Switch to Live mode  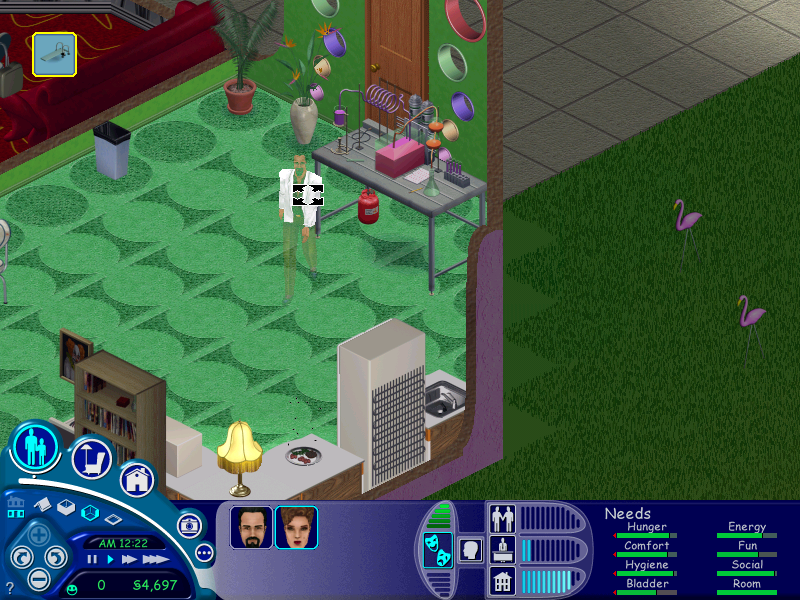click(x=37, y=447)
